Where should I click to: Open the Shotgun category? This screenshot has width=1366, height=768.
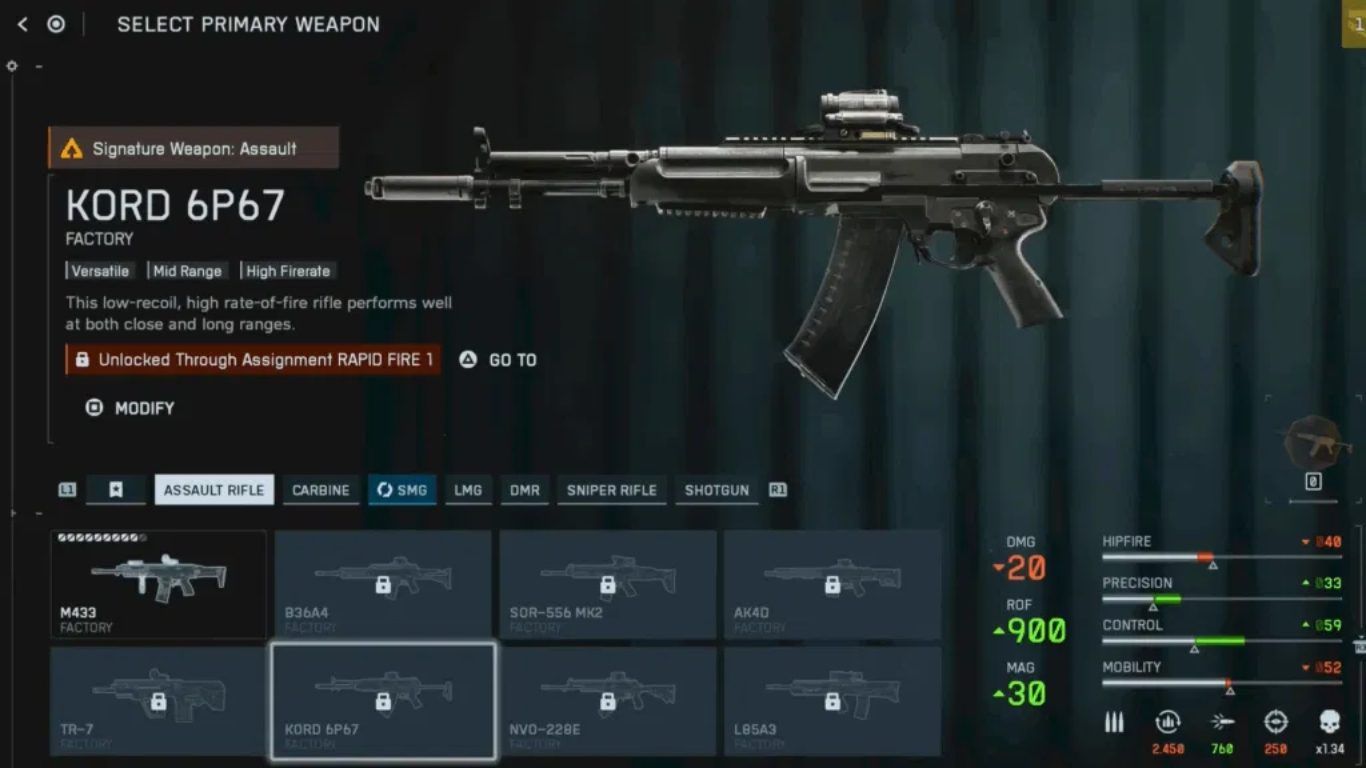coord(716,490)
